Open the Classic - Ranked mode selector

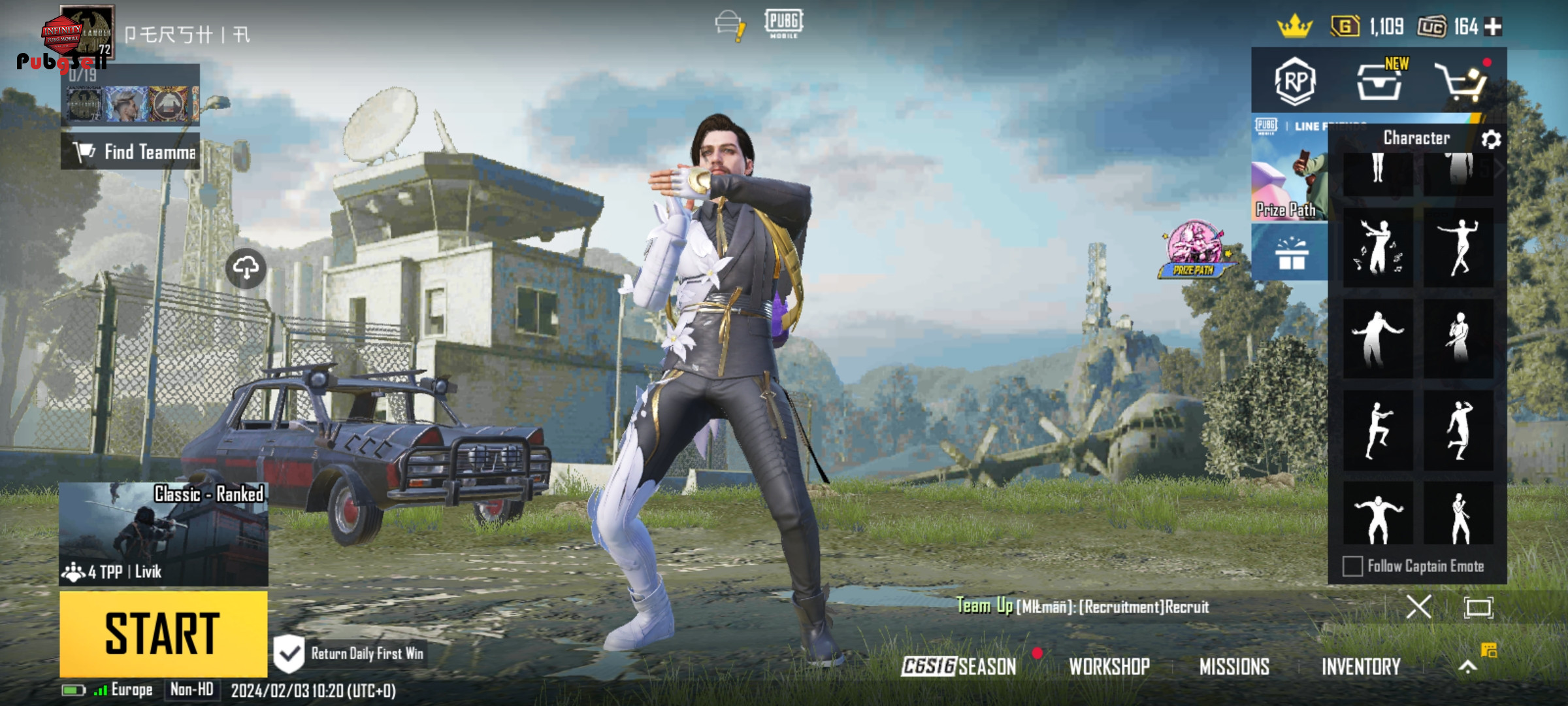coord(163,533)
